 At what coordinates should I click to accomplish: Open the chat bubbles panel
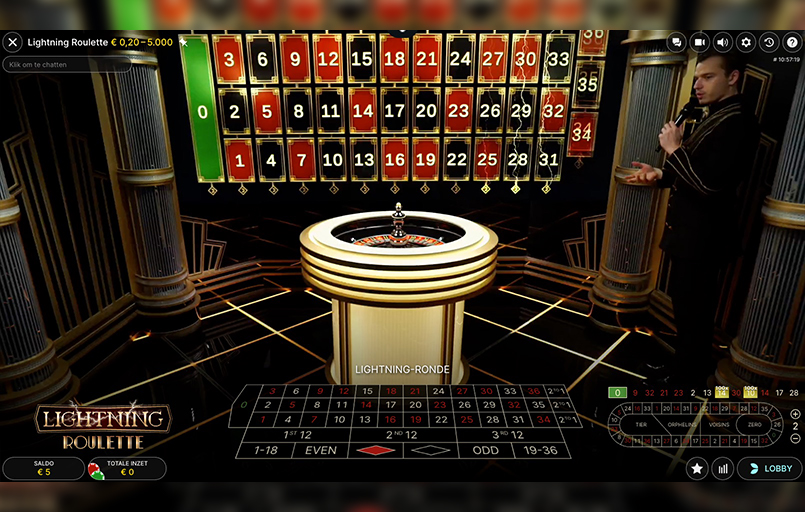(677, 42)
